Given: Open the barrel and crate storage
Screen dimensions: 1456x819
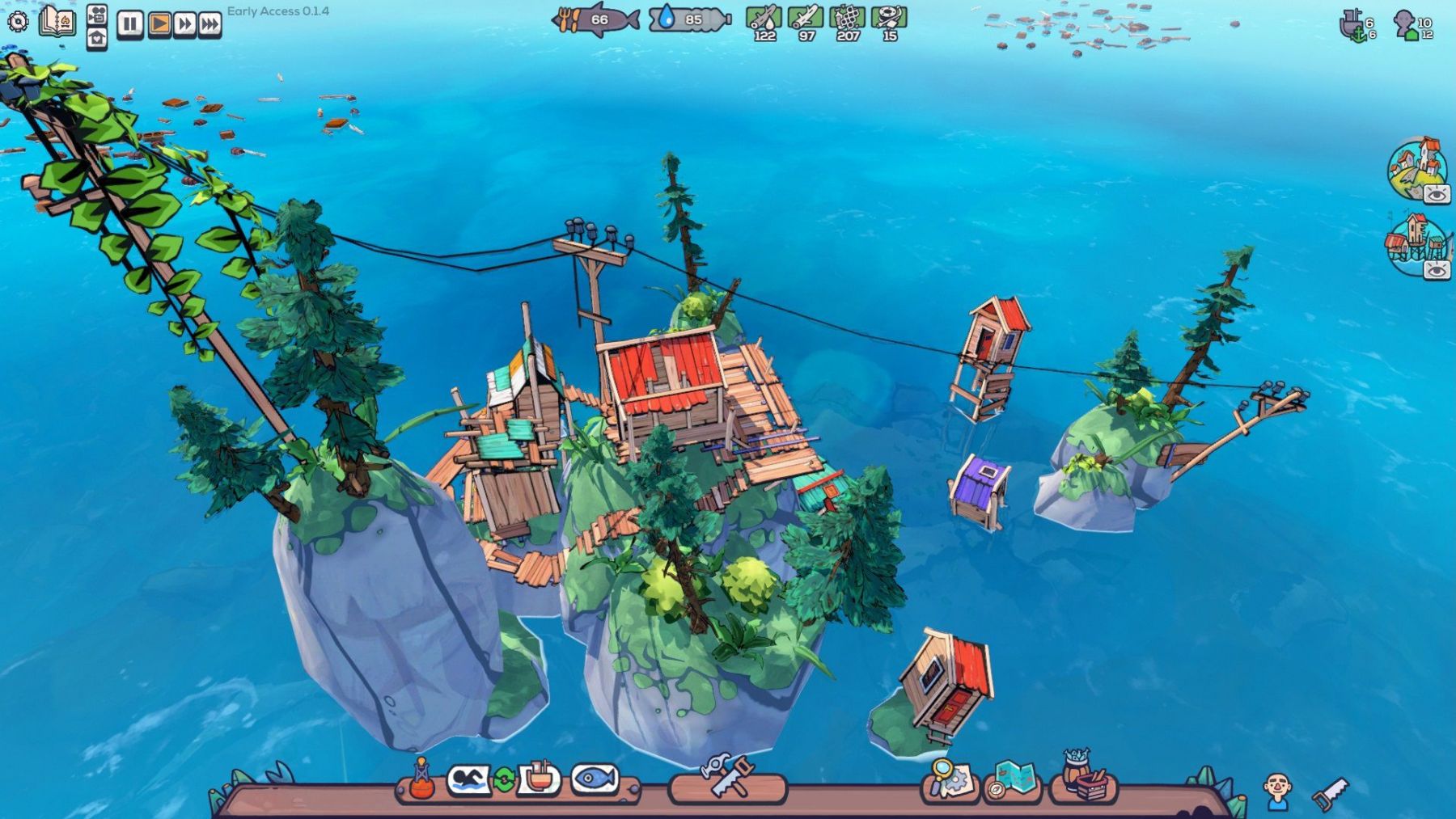Looking at the screenshot, I should pyautogui.click(x=1083, y=778).
